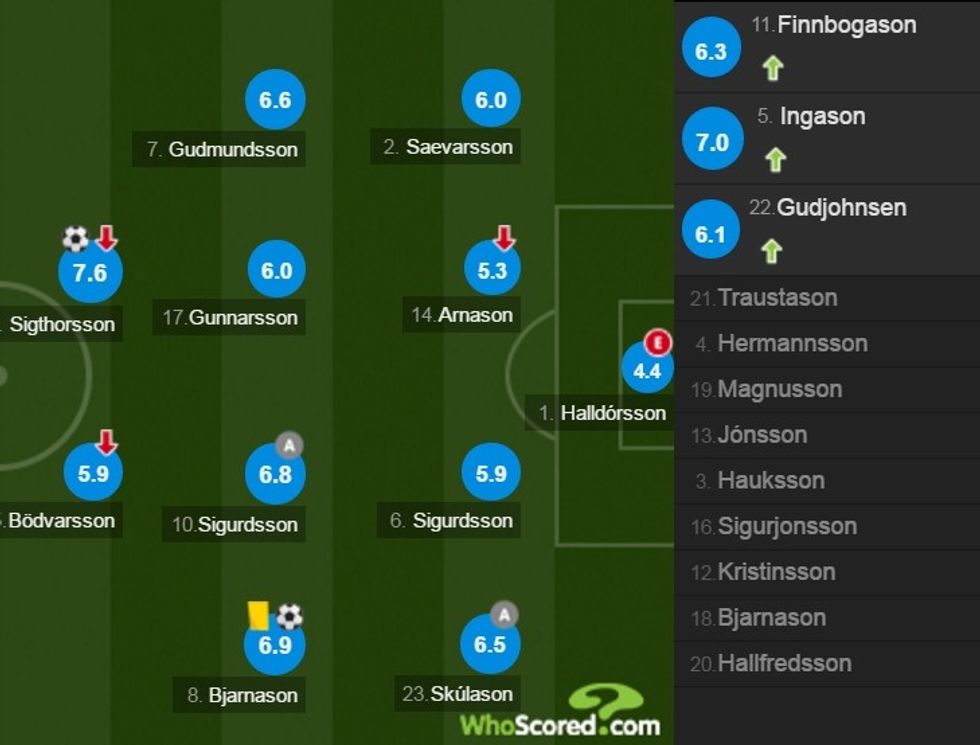Viewport: 980px width, 745px height.
Task: Click number 8 Bjarnason's 6.9 rating
Action: [x=274, y=645]
